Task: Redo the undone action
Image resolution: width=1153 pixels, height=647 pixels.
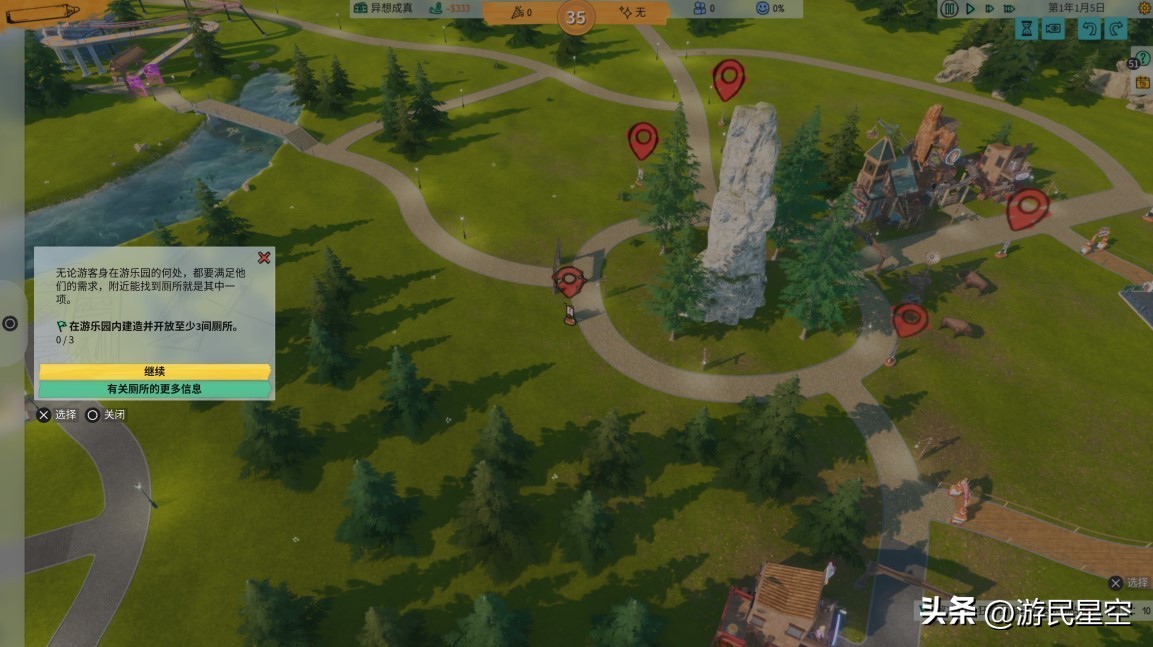Action: pyautogui.click(x=1116, y=30)
